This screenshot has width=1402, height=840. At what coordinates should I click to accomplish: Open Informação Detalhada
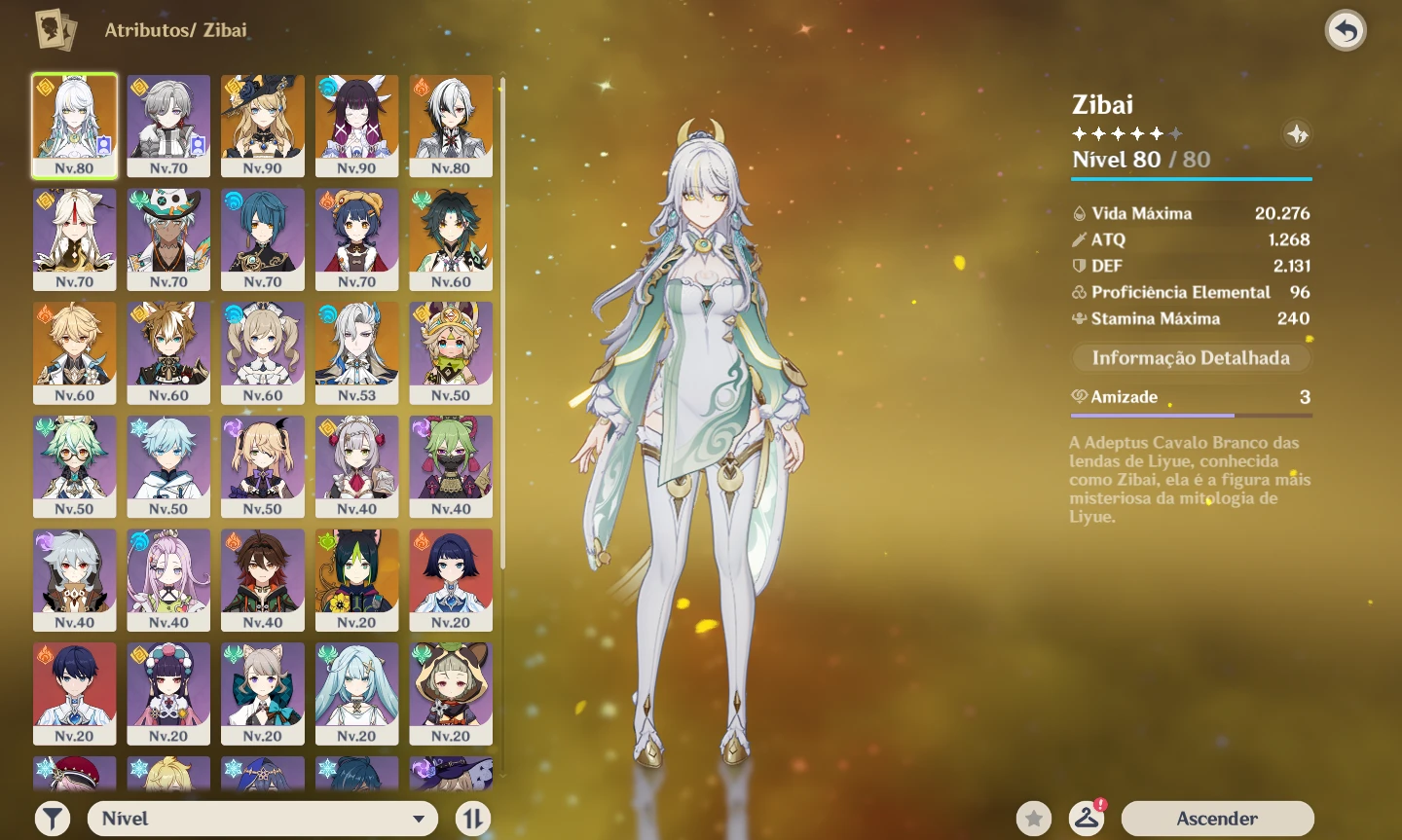1191,357
